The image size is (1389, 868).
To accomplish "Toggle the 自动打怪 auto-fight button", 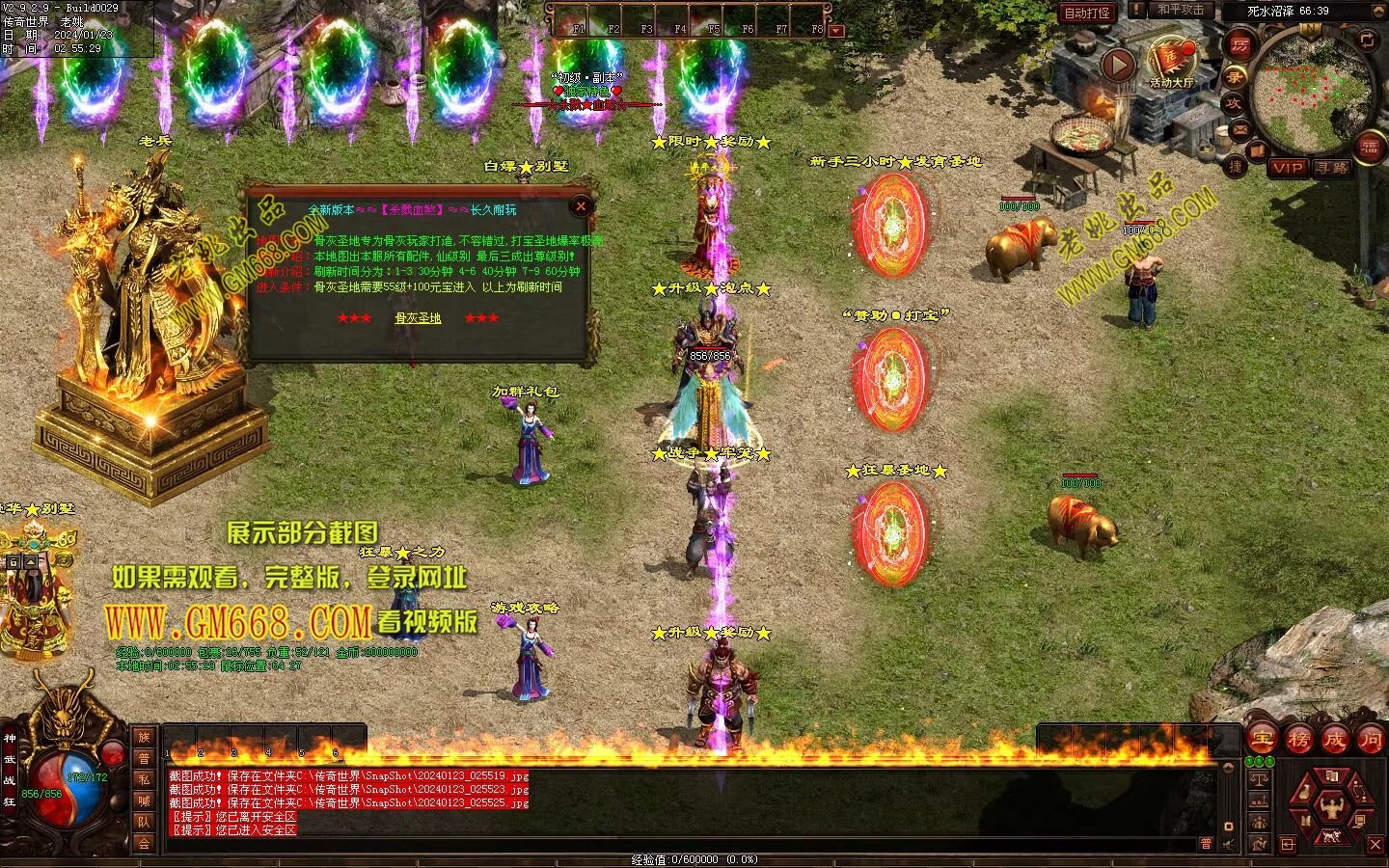I will 1087,13.
